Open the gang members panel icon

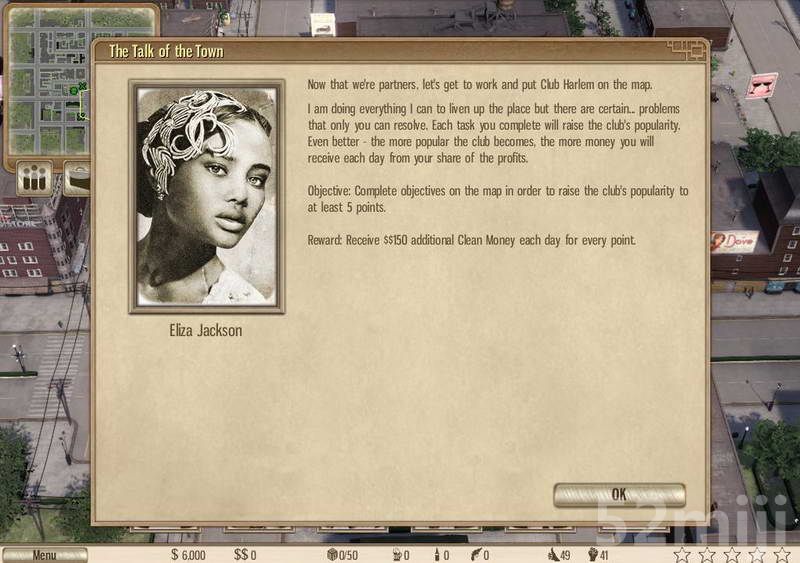point(33,180)
